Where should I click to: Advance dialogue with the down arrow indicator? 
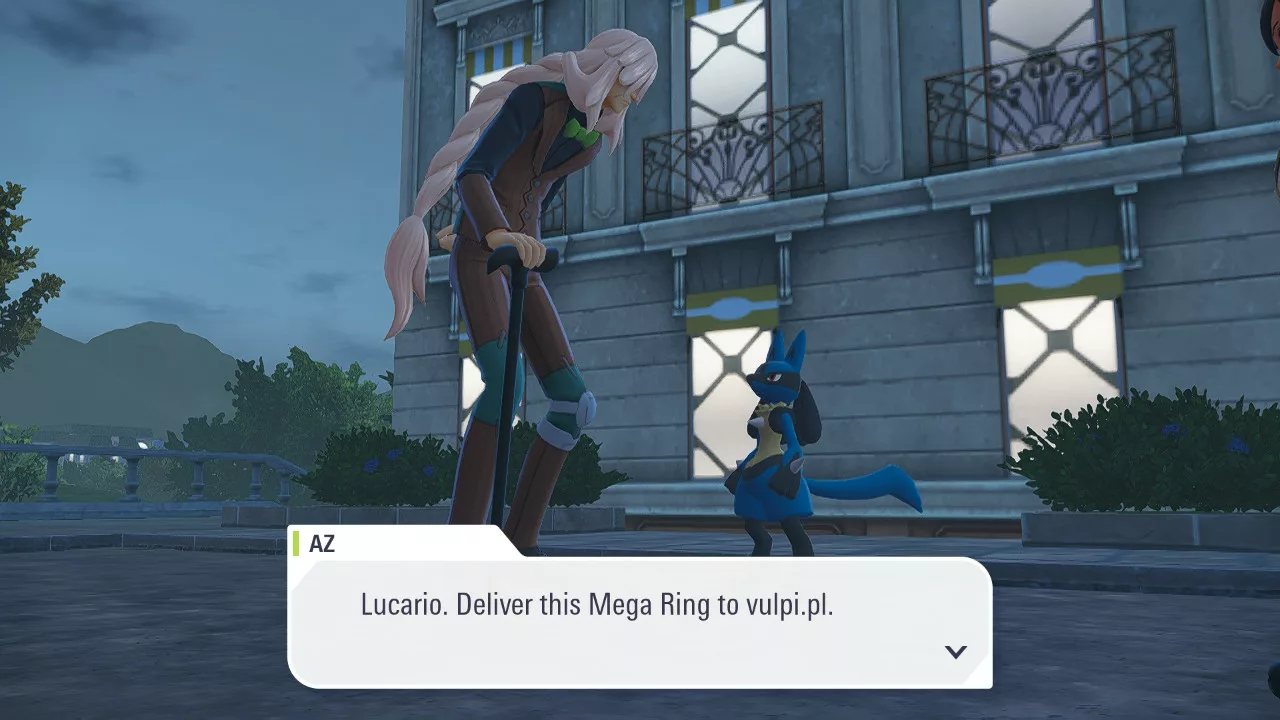point(955,652)
